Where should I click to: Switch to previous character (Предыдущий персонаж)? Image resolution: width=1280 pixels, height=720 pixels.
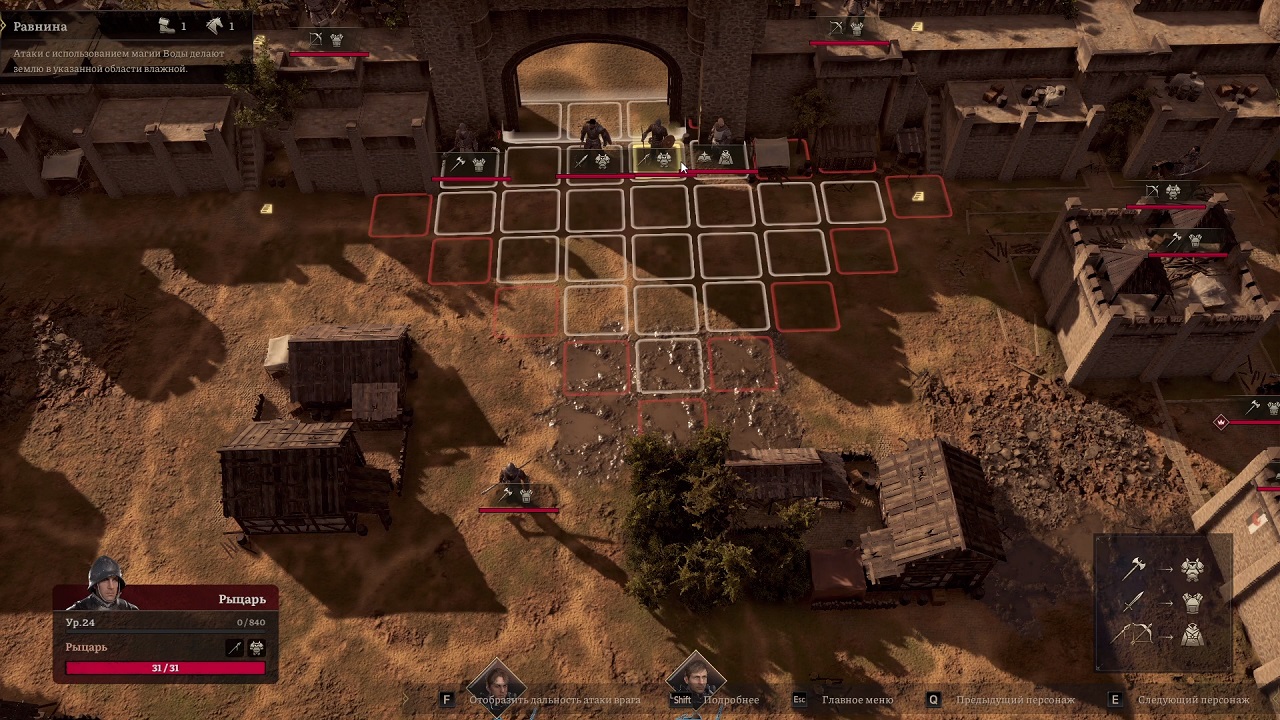(x=1014, y=700)
